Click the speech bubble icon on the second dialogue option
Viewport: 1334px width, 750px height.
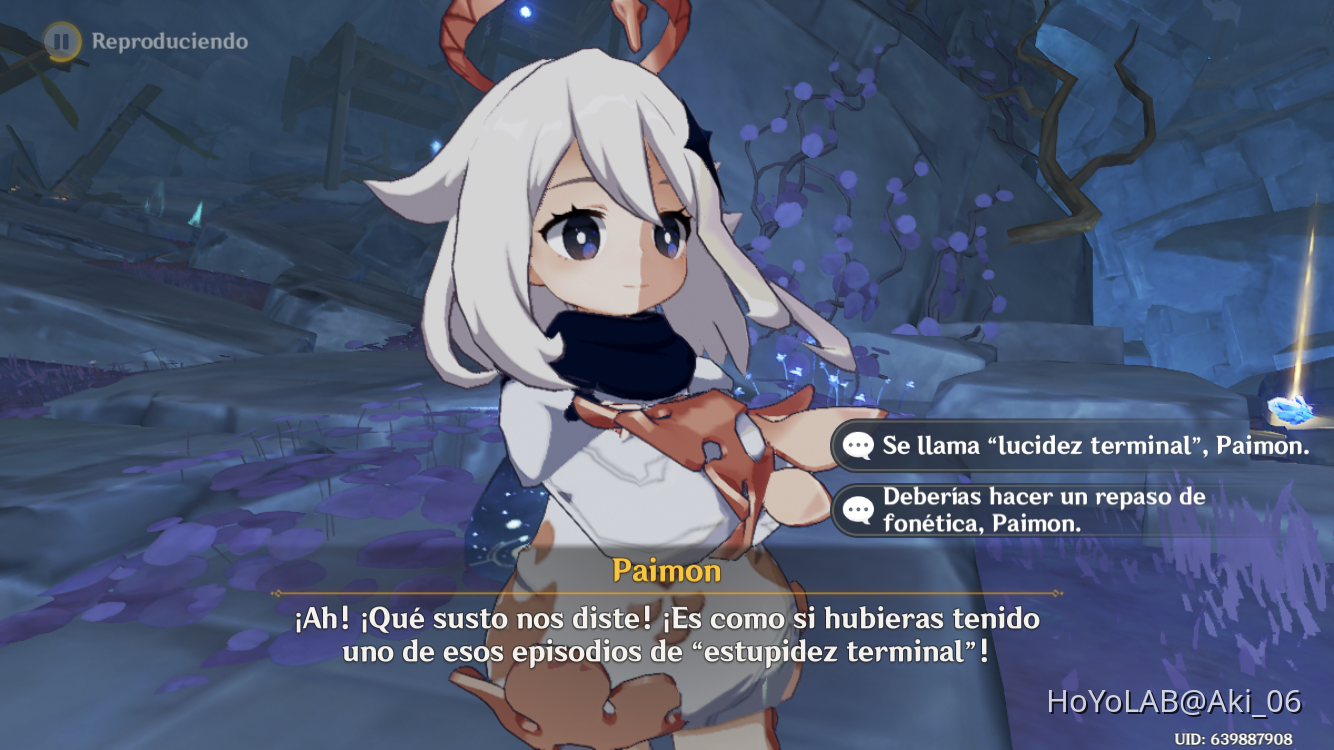pos(857,509)
